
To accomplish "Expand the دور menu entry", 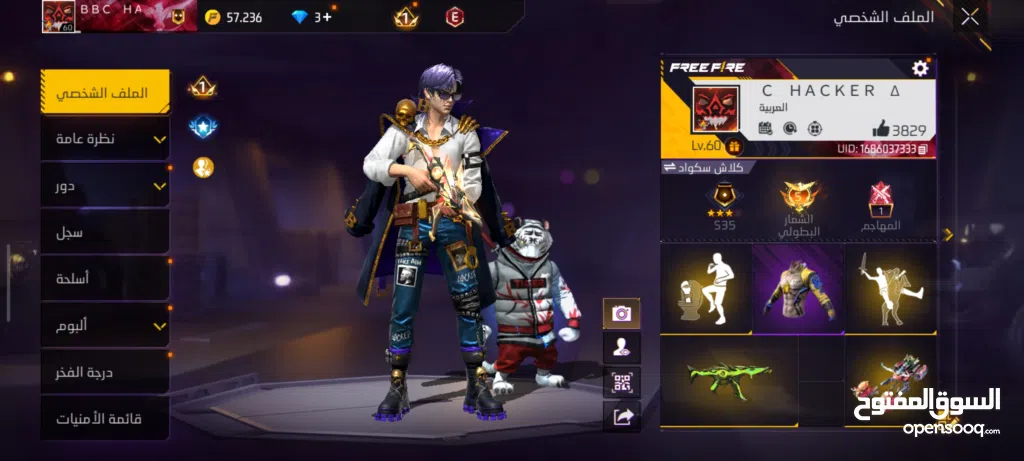I will point(105,186).
